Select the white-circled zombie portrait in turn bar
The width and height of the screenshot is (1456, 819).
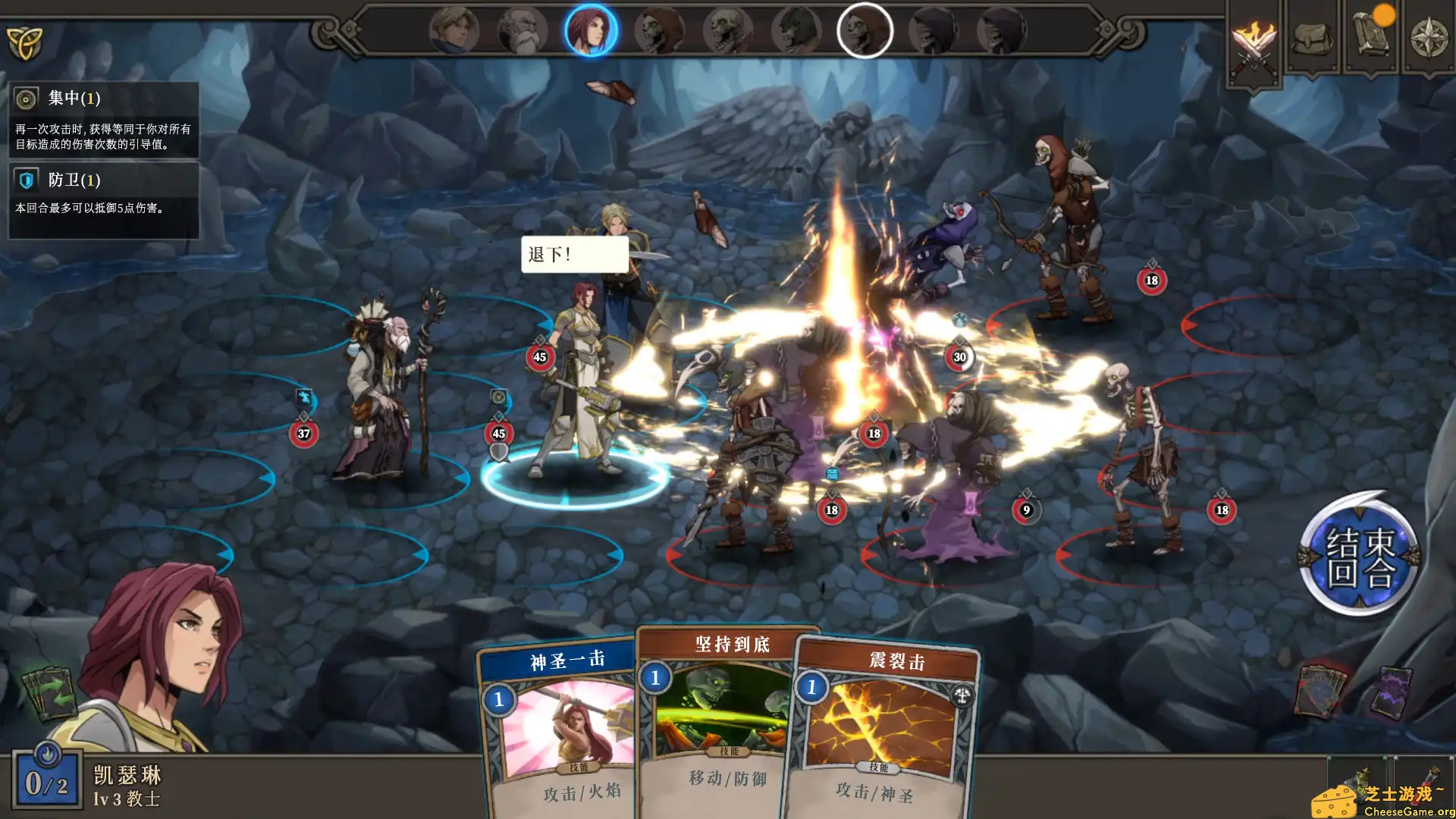coord(866,30)
